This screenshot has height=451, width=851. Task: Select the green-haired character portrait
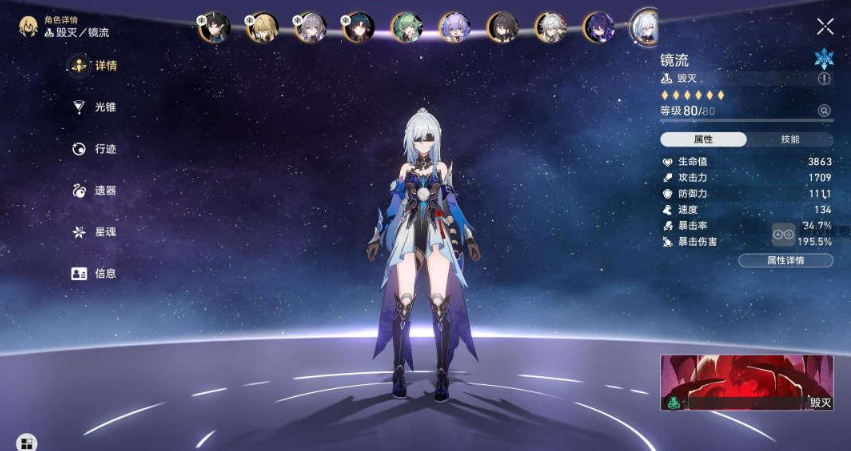407,27
